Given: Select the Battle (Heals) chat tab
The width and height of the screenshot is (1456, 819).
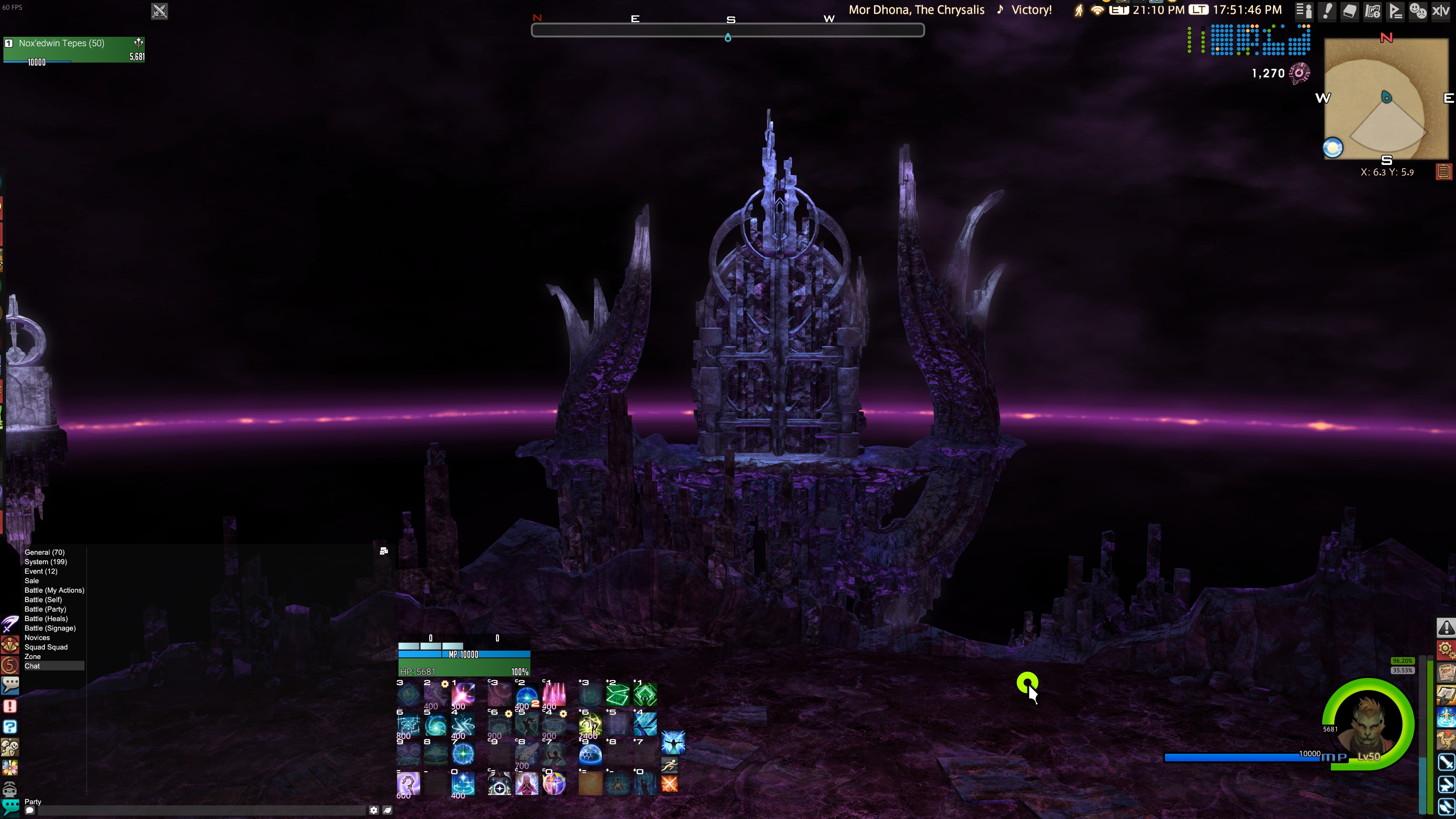Looking at the screenshot, I should 46,618.
